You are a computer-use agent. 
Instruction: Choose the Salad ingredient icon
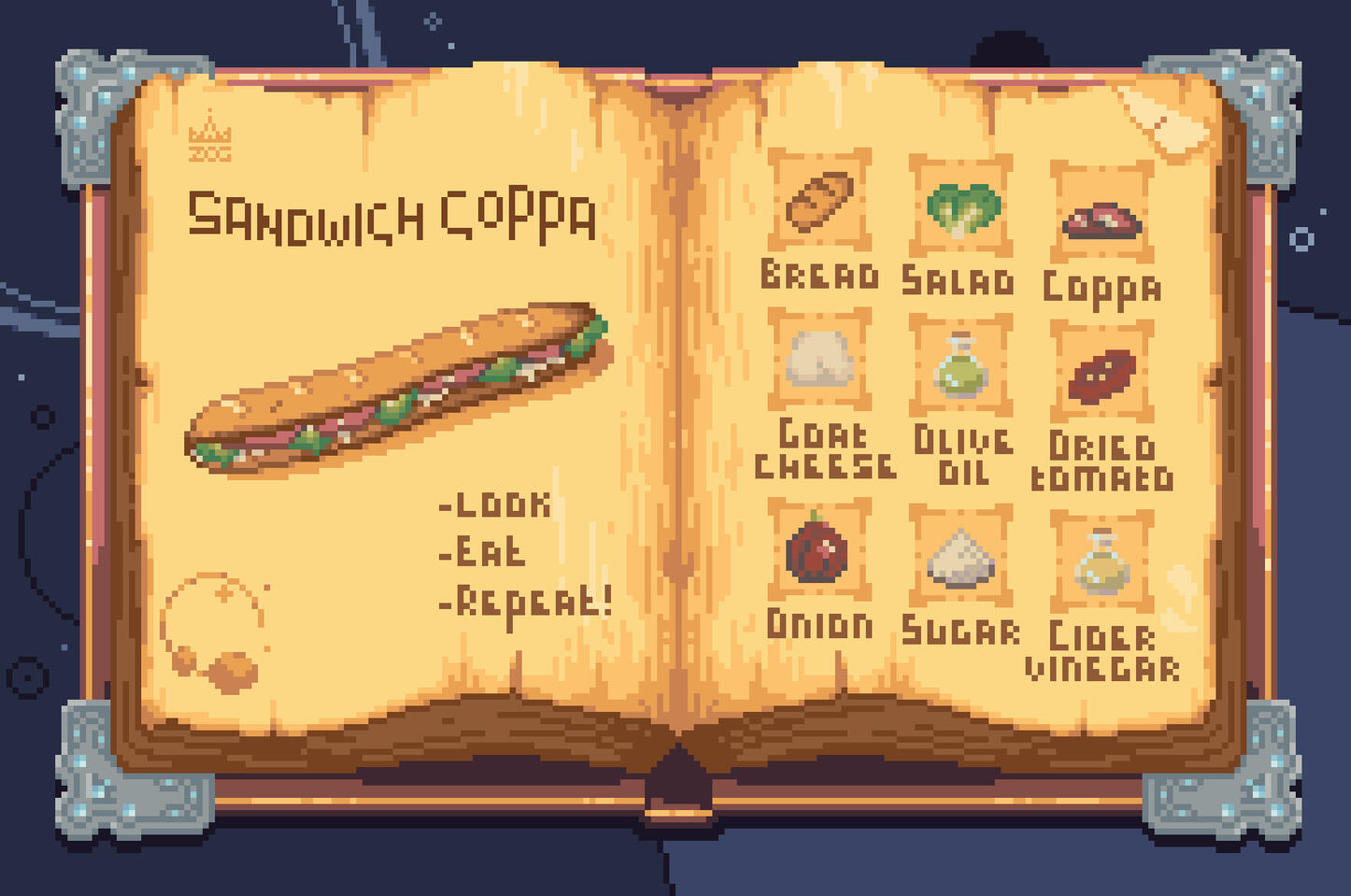click(x=961, y=207)
